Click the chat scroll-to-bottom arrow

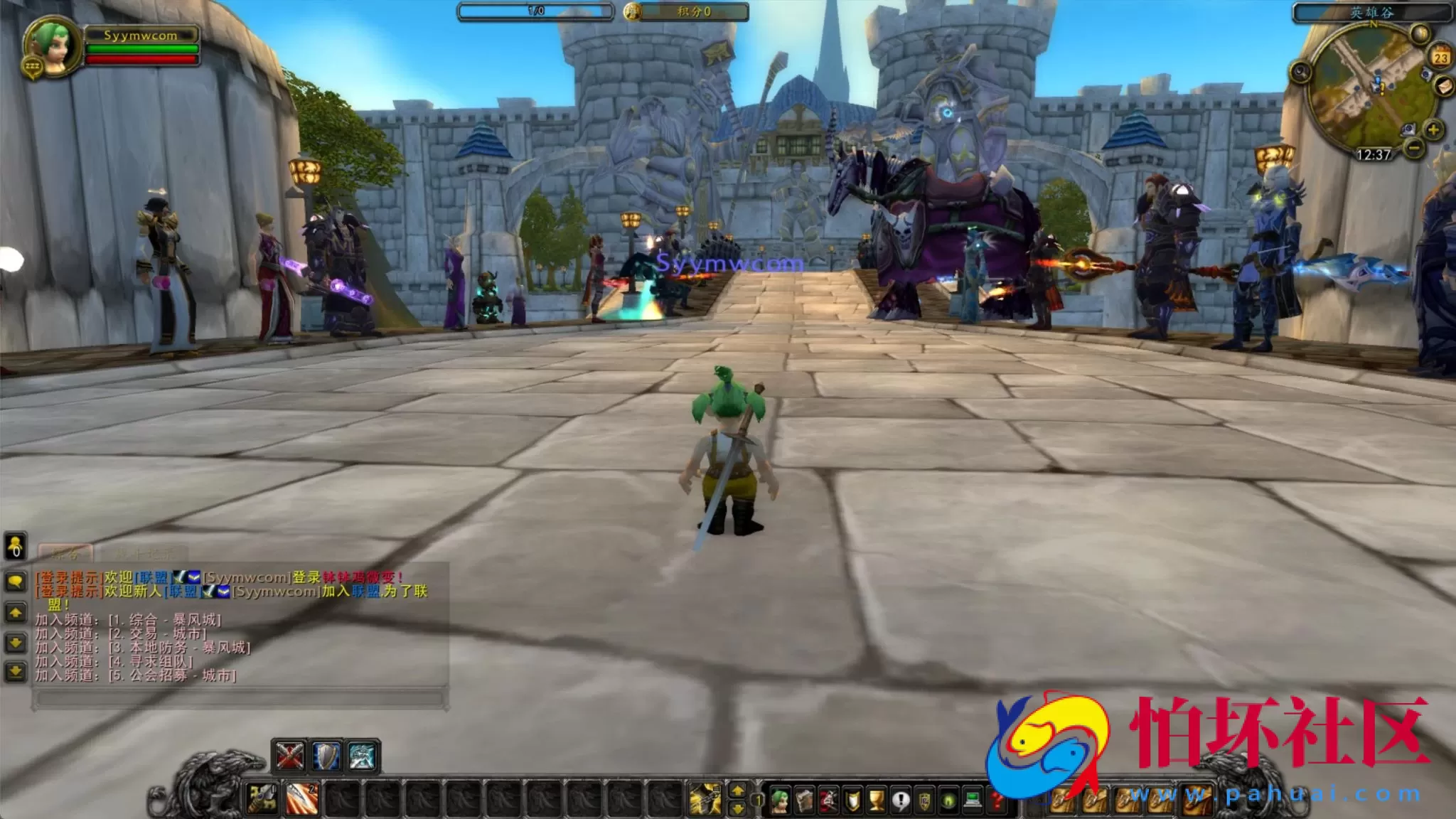16,673
